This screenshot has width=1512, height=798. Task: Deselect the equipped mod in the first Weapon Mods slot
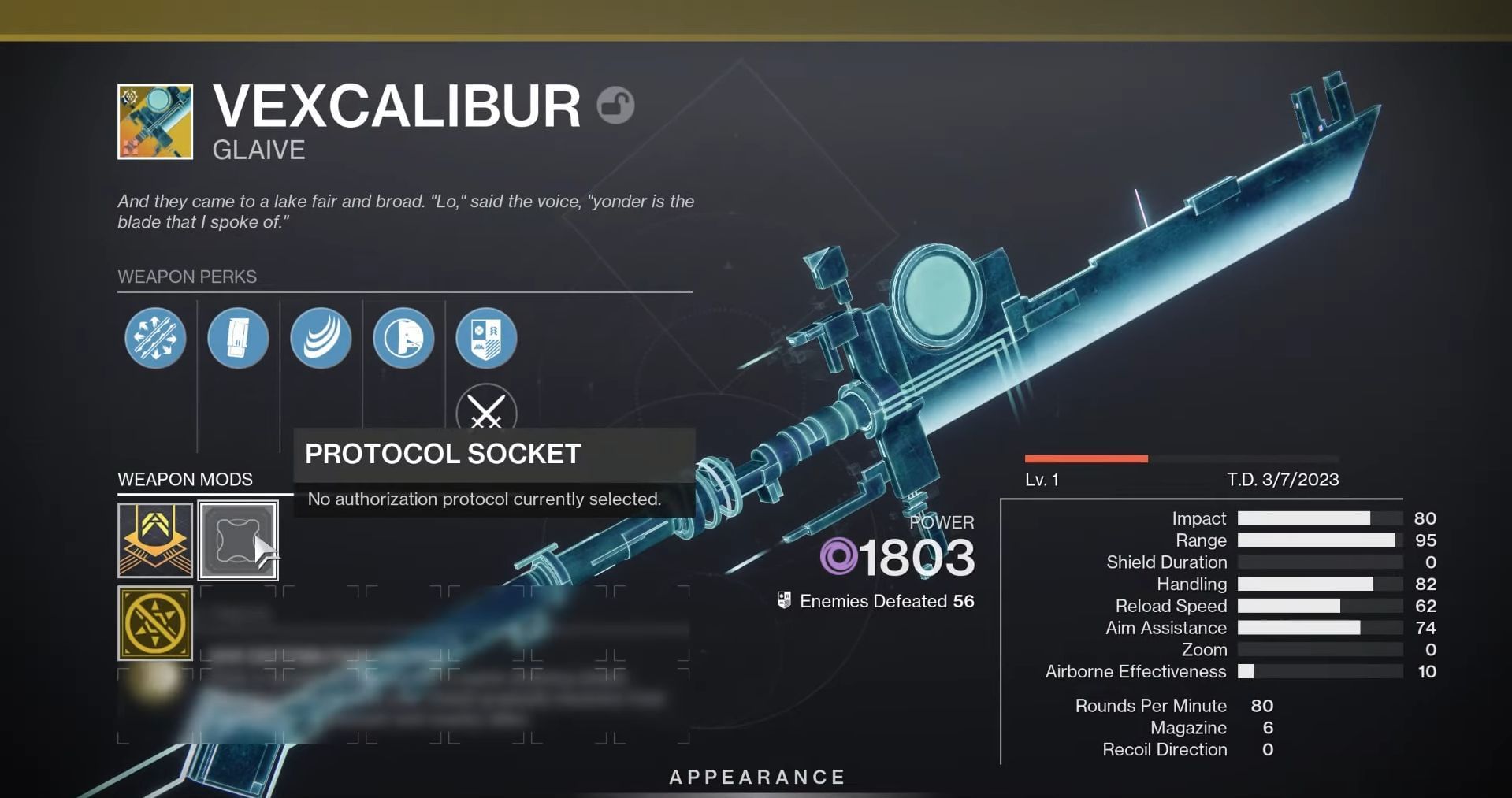pos(154,540)
